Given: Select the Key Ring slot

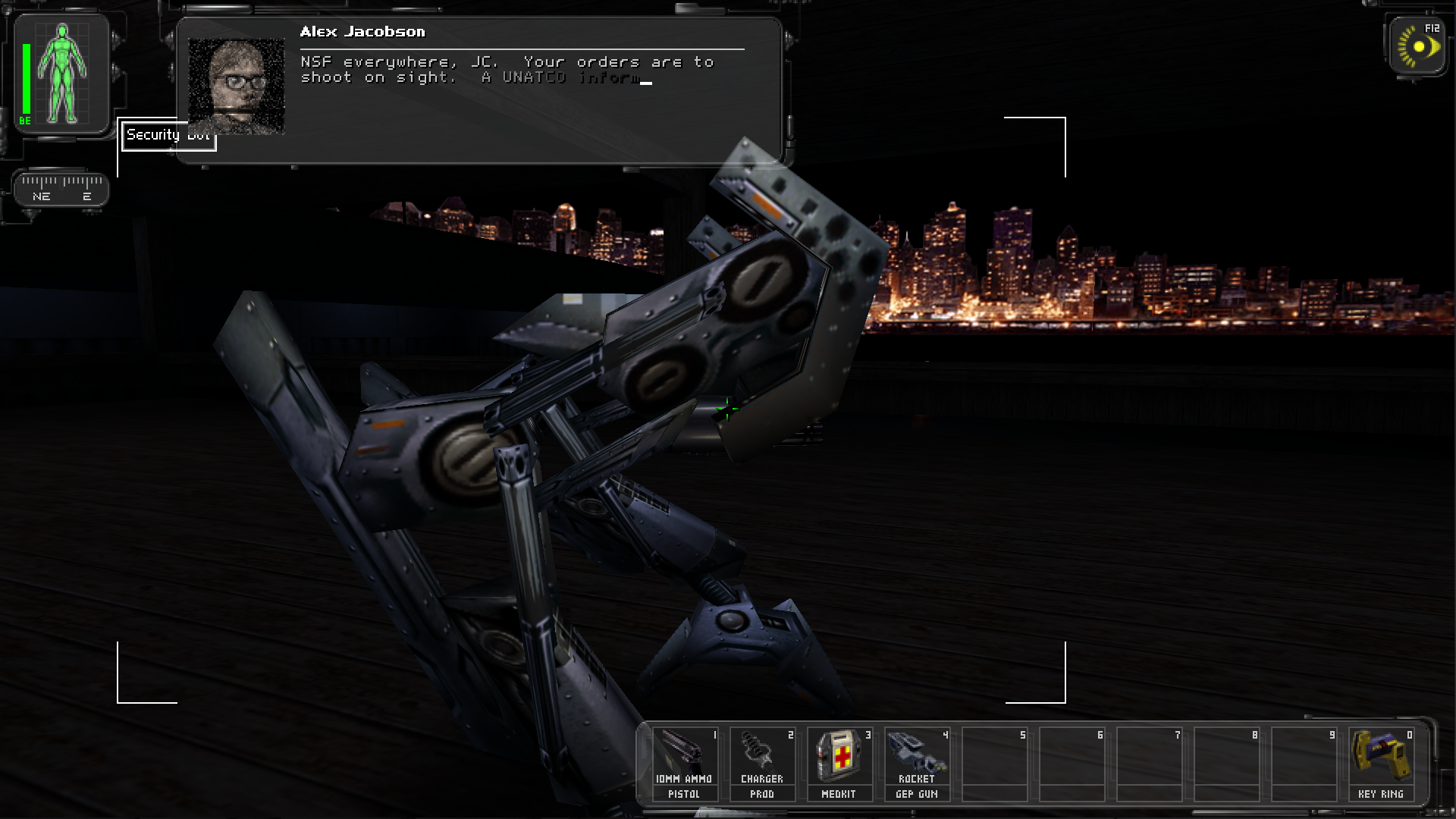Looking at the screenshot, I should (x=1381, y=763).
